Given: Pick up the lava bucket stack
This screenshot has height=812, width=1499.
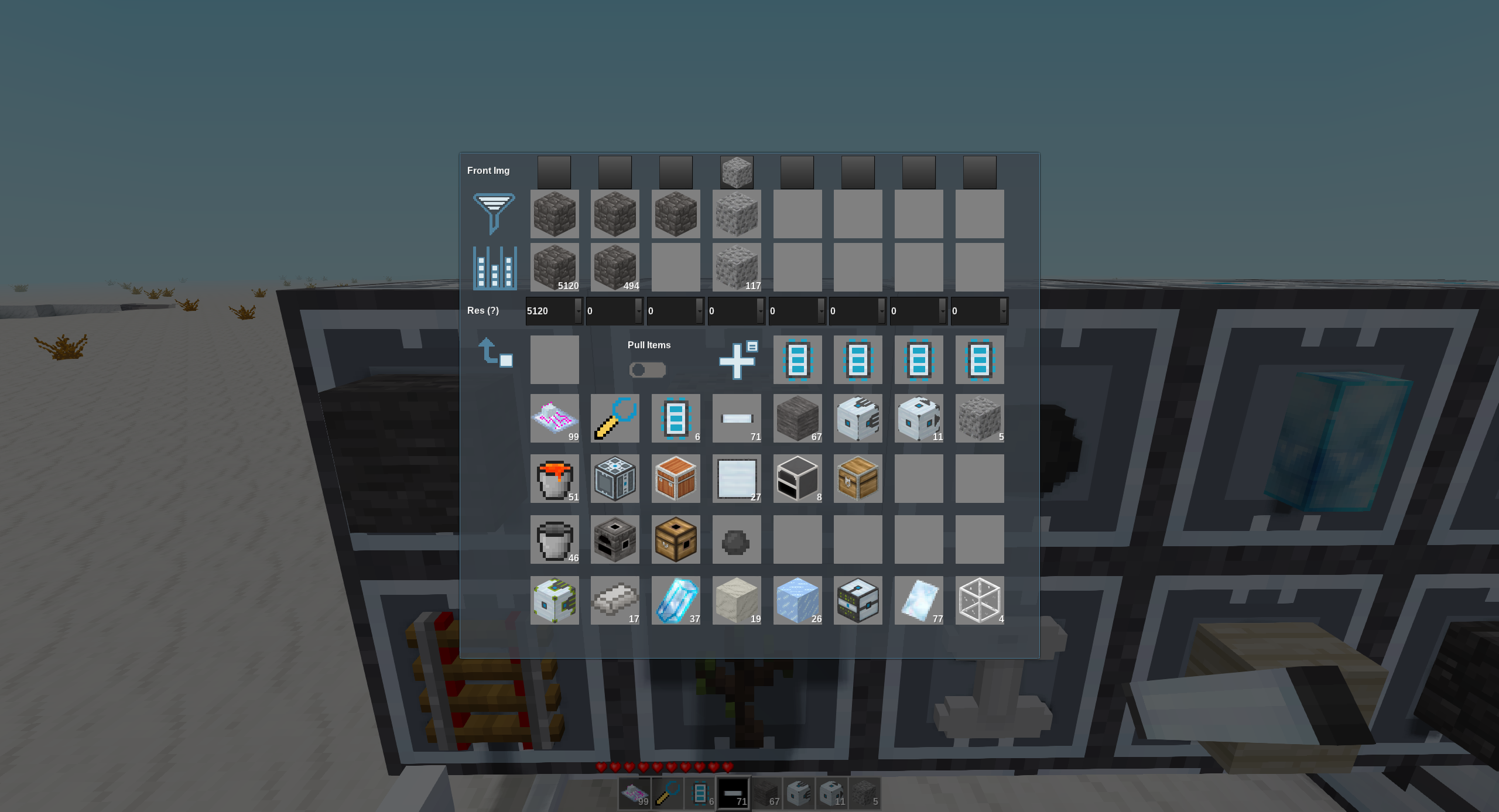Looking at the screenshot, I should (x=555, y=479).
